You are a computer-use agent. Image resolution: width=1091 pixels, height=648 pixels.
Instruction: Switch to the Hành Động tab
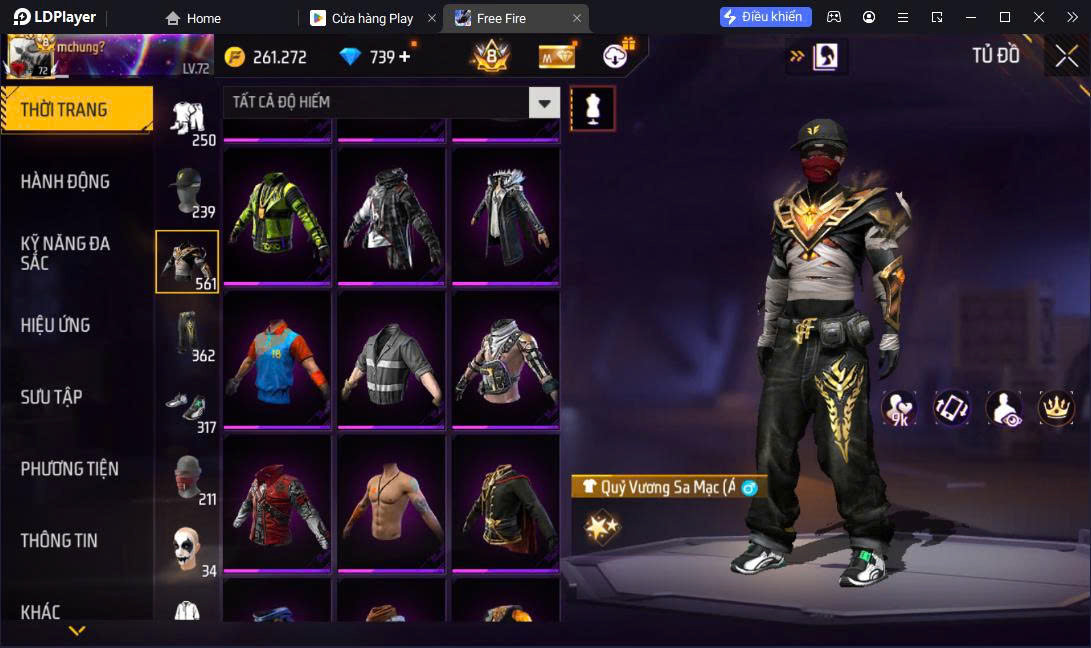point(66,182)
